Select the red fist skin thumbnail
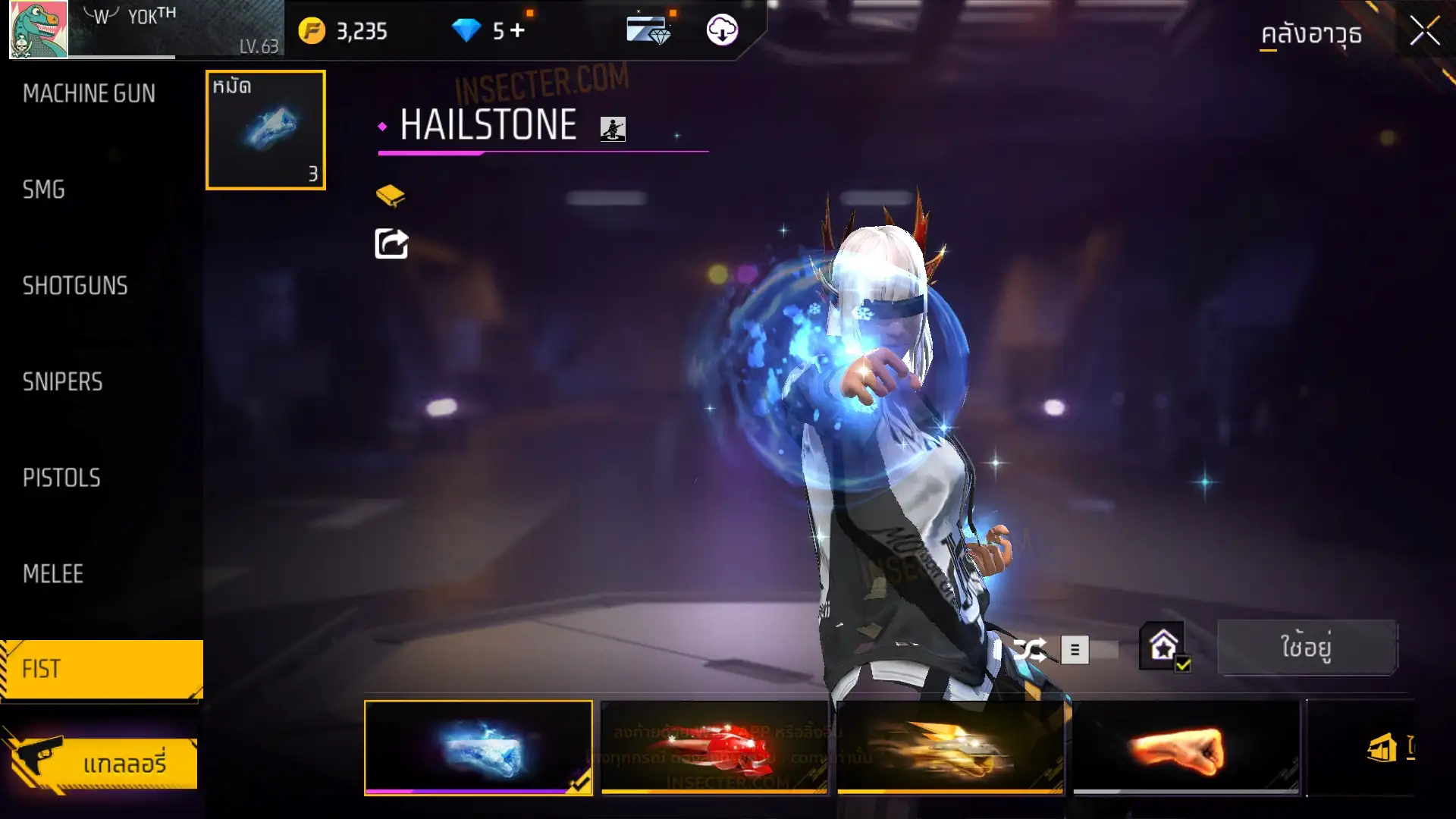The width and height of the screenshot is (1456, 819). click(714, 748)
